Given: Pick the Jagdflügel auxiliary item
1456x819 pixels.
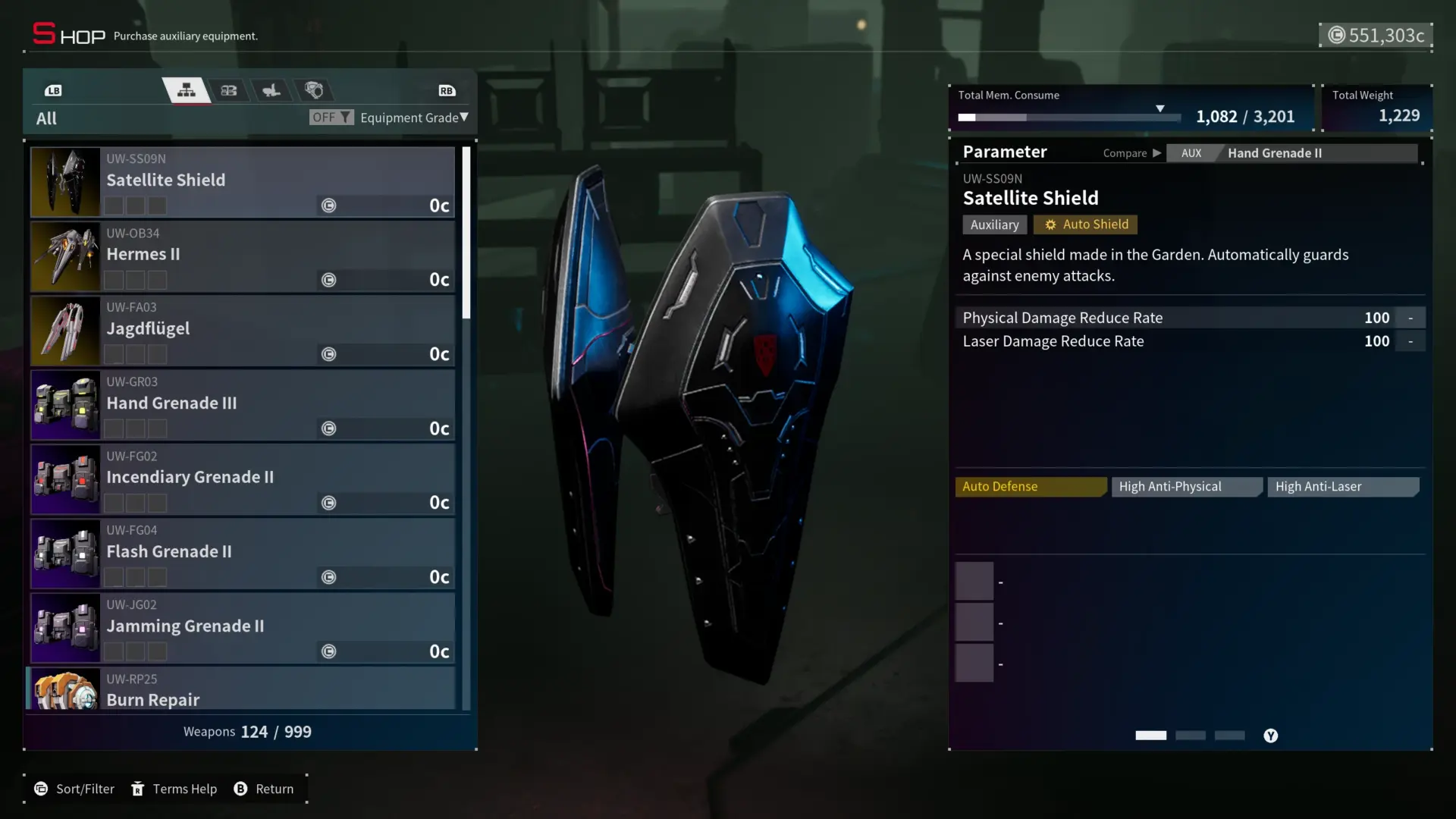Looking at the screenshot, I should click(243, 331).
